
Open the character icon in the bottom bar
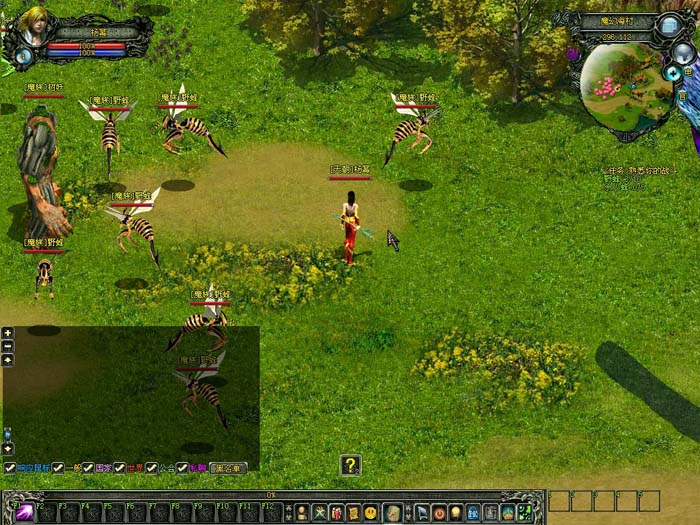301,512
